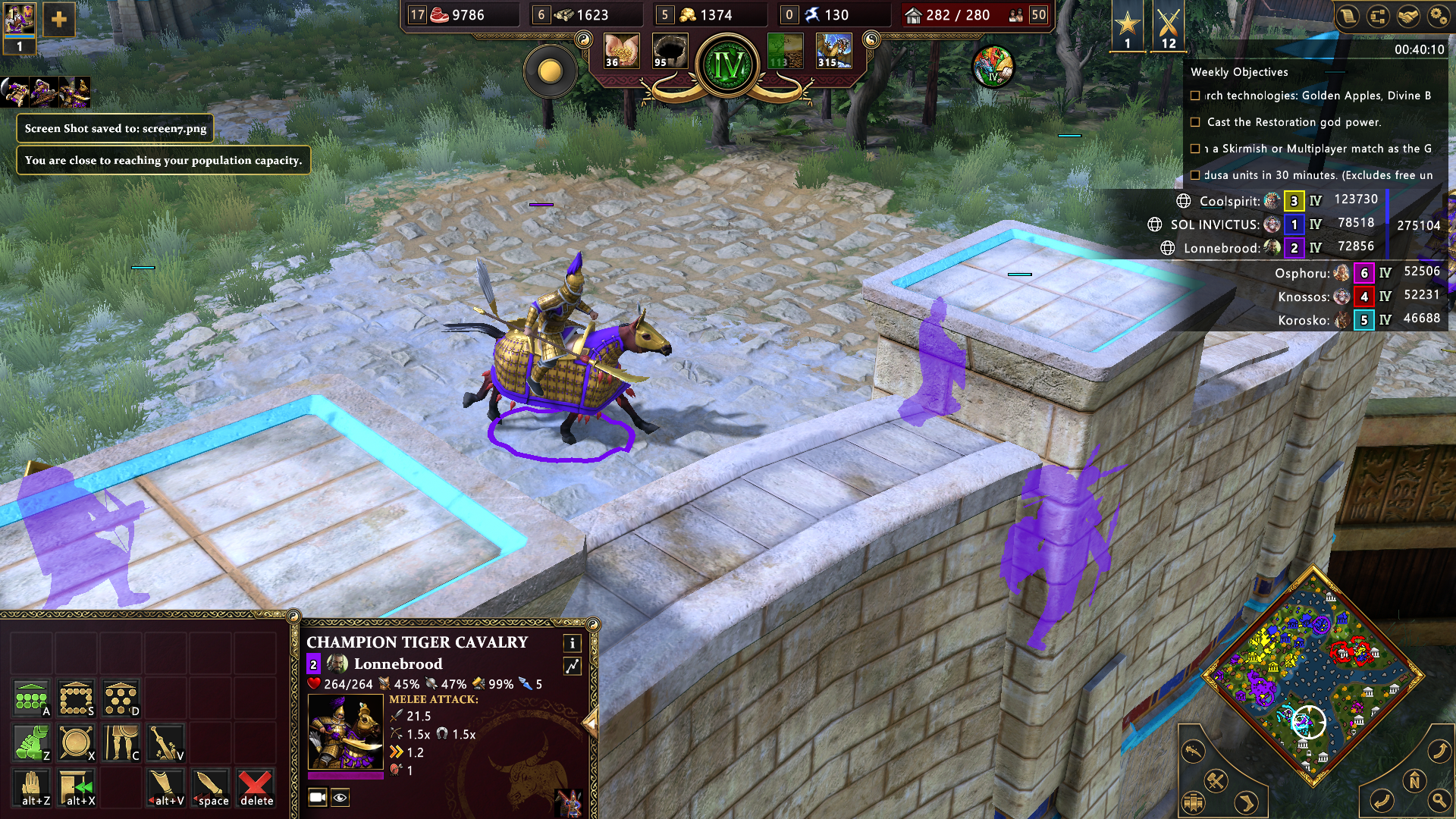
Task: Choose the line formation with green dots
Action: pyautogui.click(x=31, y=698)
